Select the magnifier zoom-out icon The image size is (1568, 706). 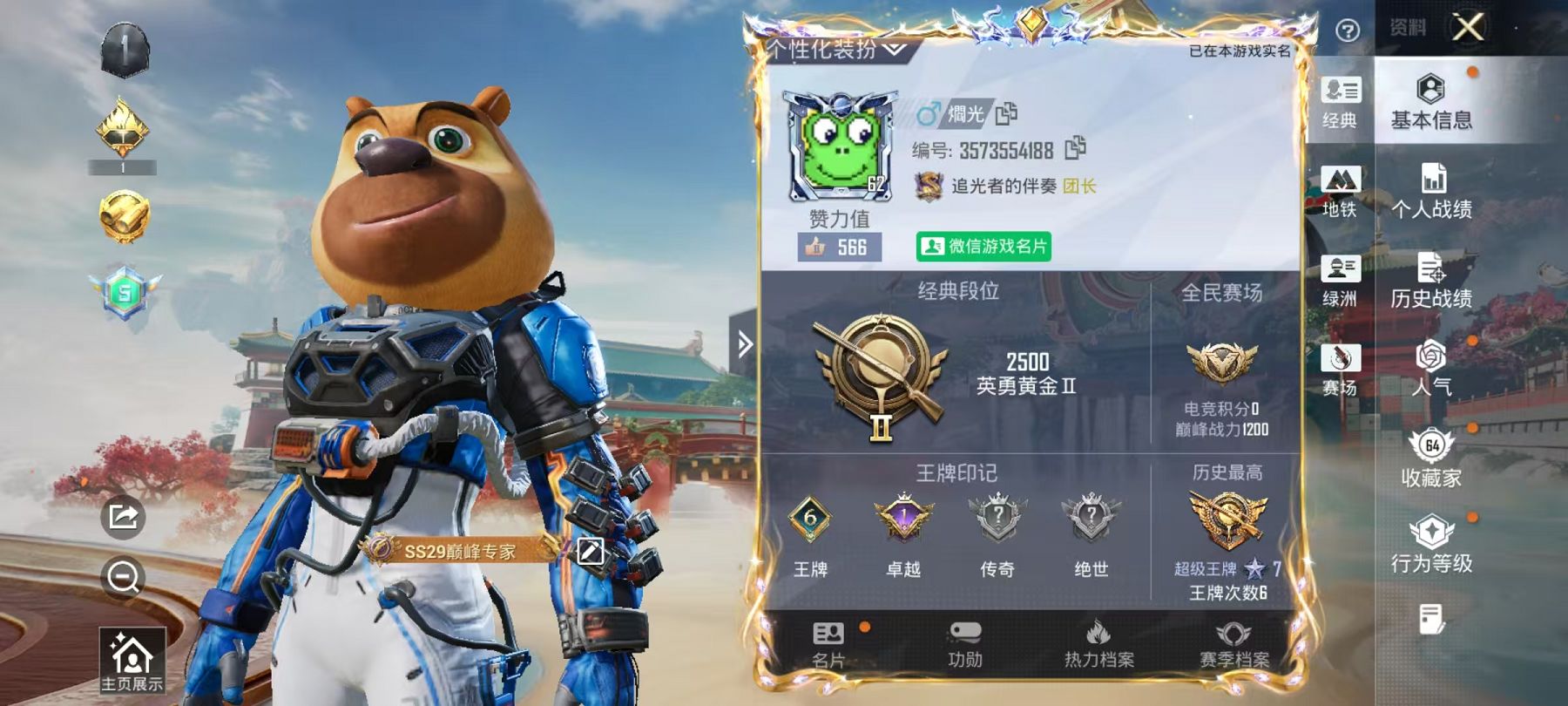pyautogui.click(x=122, y=577)
